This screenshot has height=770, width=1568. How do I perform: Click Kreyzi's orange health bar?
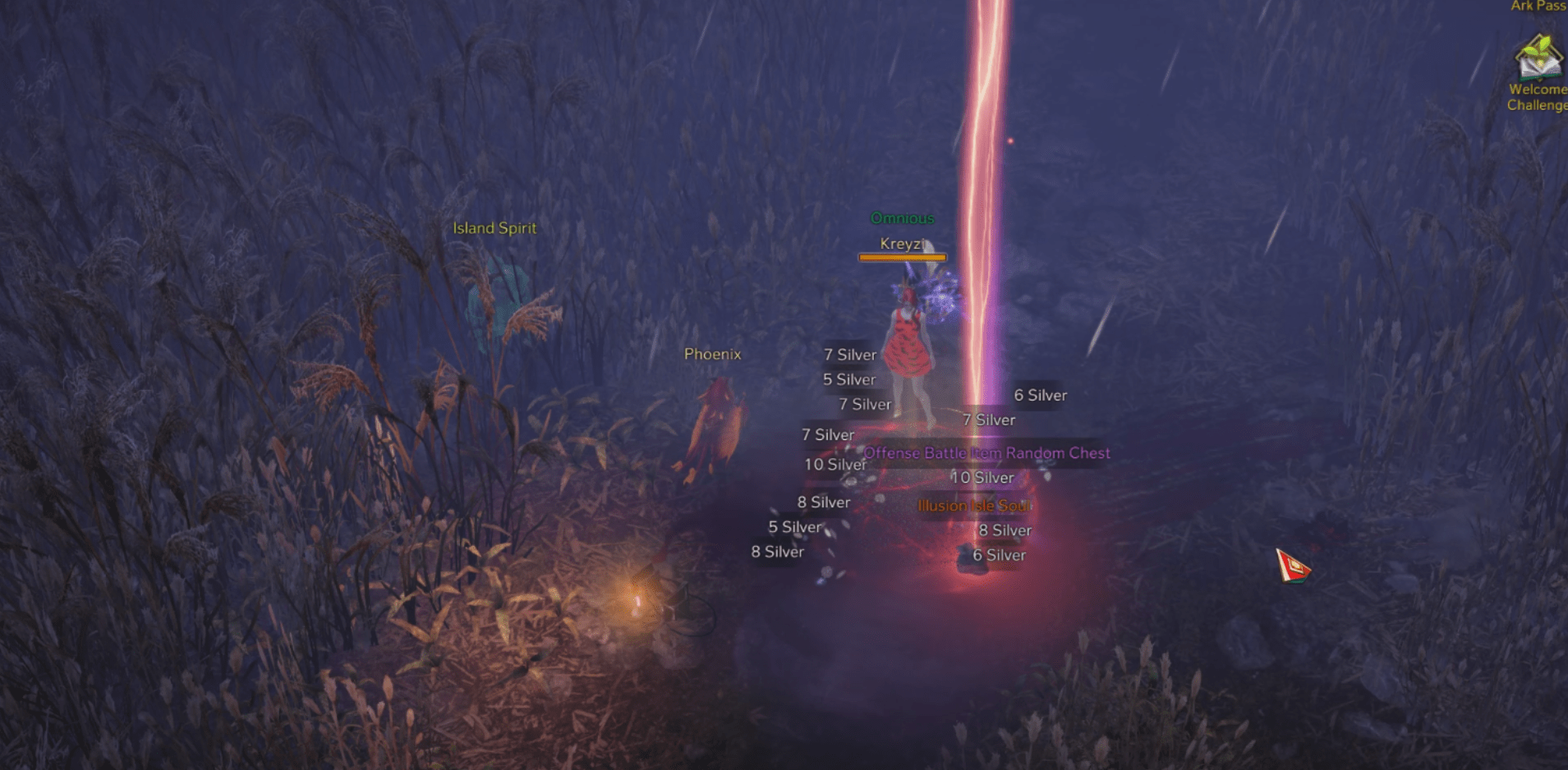[901, 255]
